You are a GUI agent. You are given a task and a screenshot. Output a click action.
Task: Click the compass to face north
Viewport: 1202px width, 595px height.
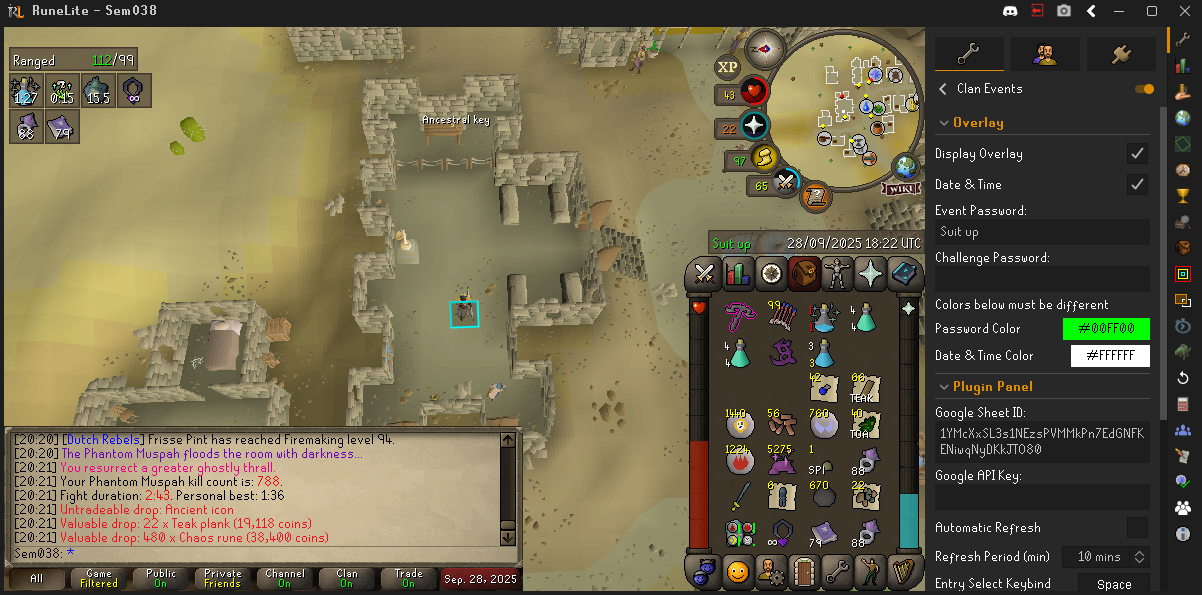coord(767,46)
